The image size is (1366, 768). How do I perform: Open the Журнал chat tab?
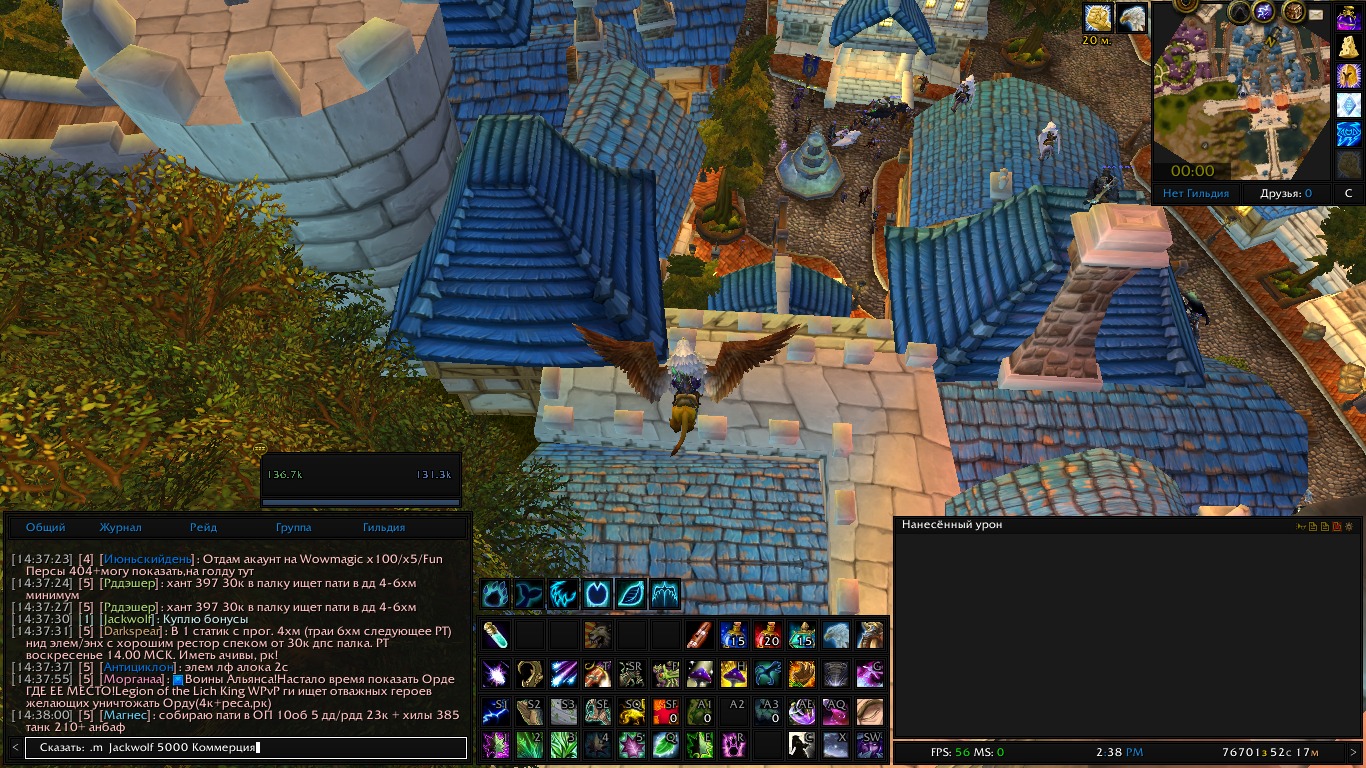(120, 527)
